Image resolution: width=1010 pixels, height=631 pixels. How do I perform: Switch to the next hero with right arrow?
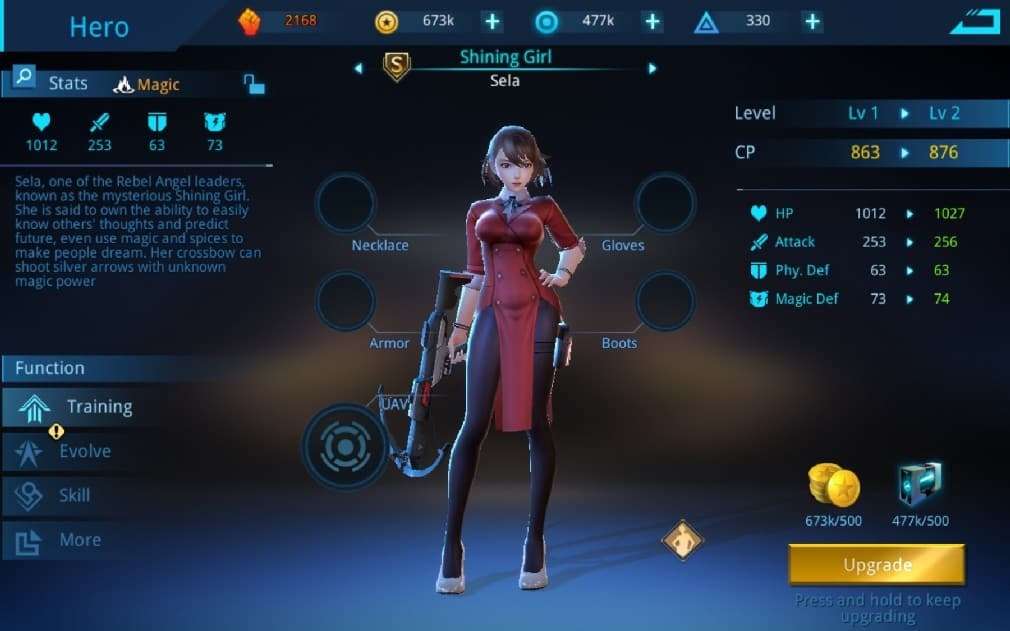[x=652, y=68]
